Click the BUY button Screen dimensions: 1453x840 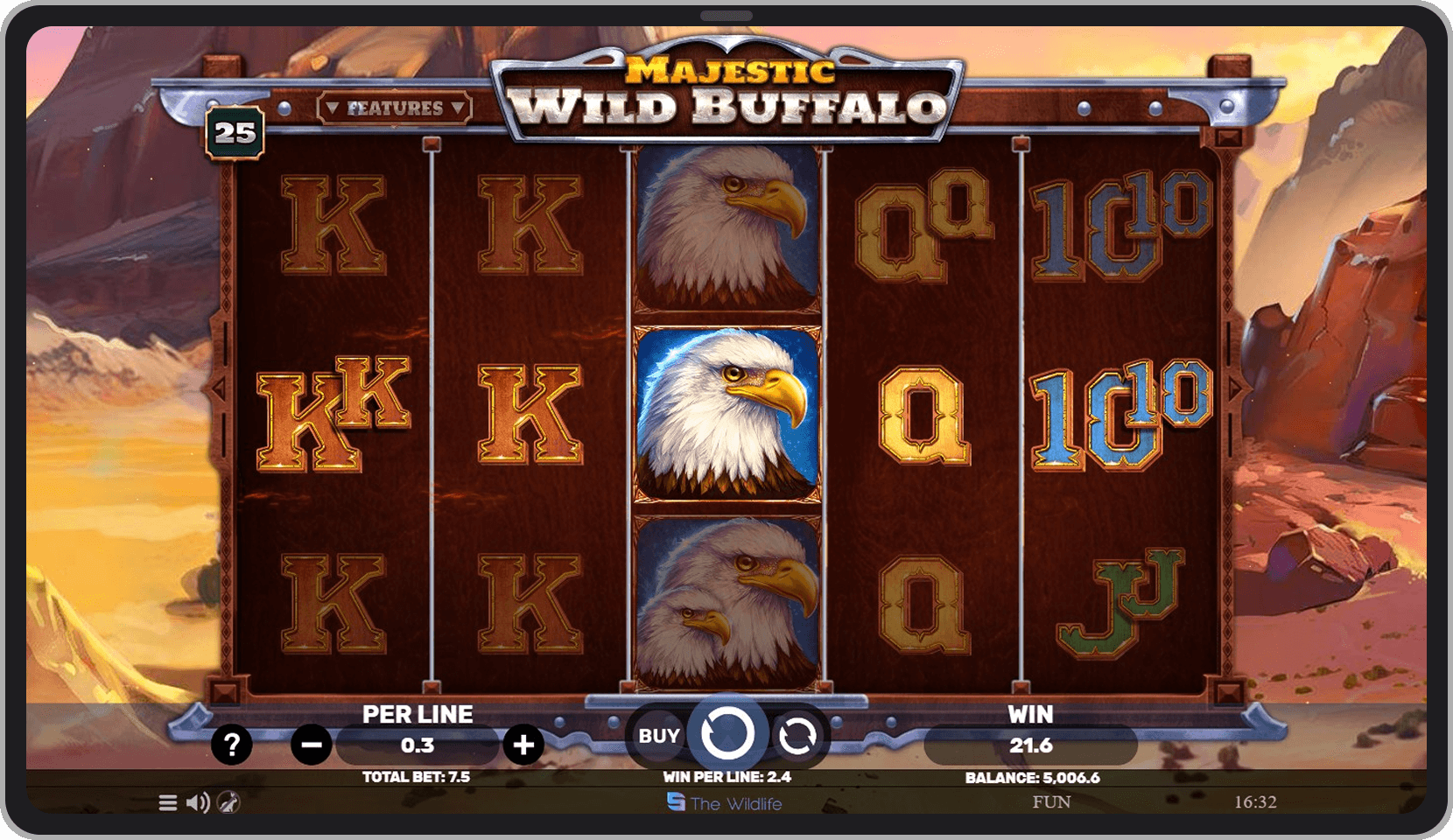(x=658, y=735)
